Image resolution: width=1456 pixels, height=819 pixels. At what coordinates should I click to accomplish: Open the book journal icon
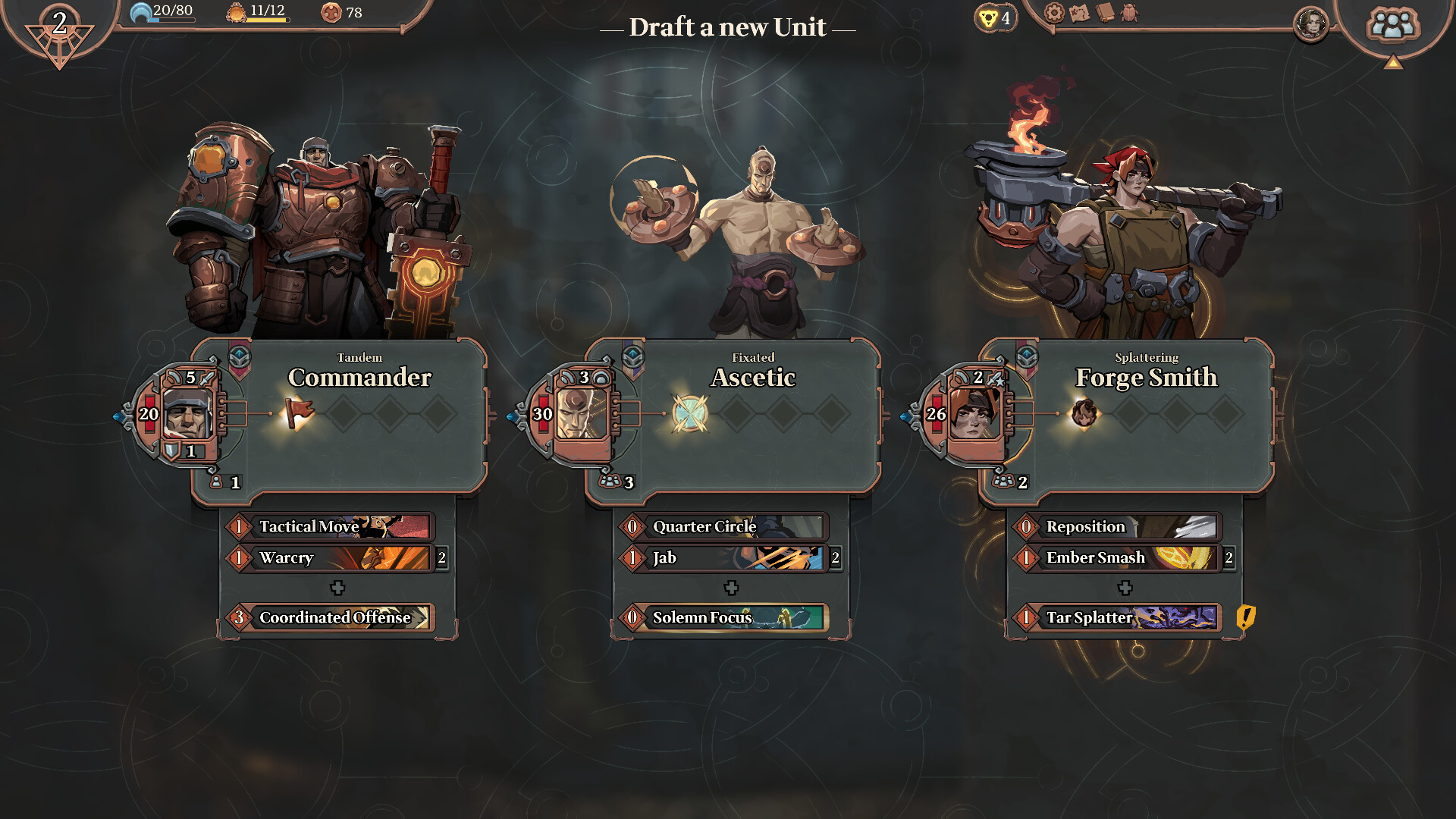[x=1105, y=13]
